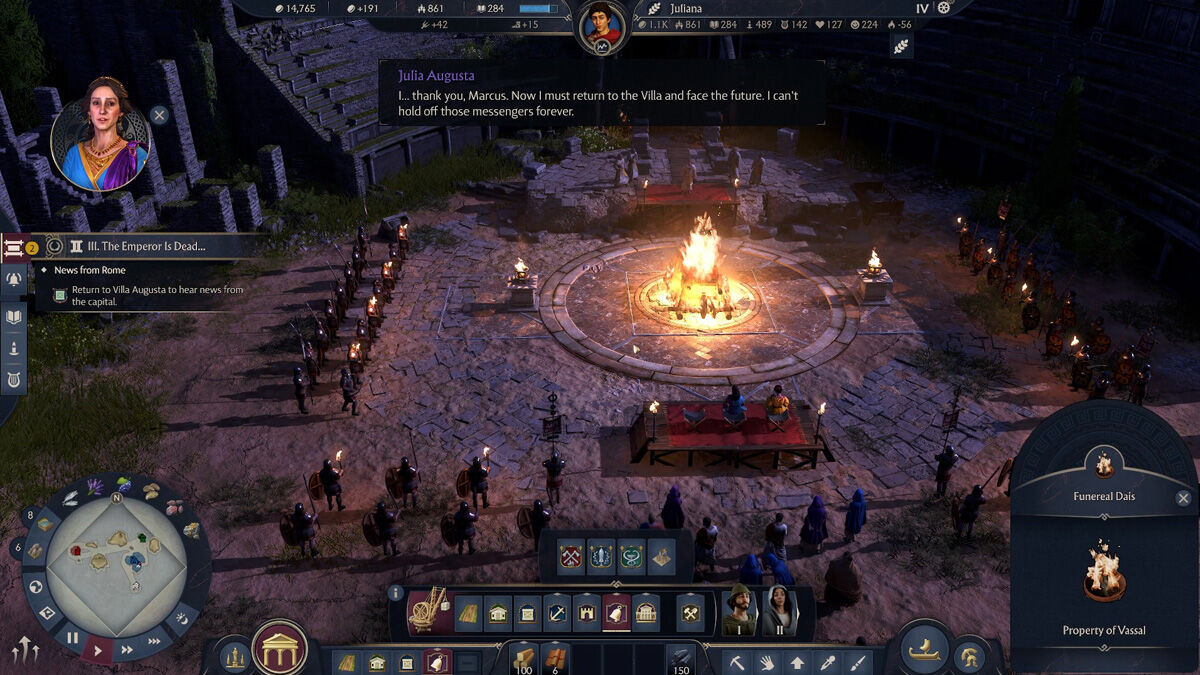Select the anchor harbour building category
Screen dimensions: 1200x675
557,612
